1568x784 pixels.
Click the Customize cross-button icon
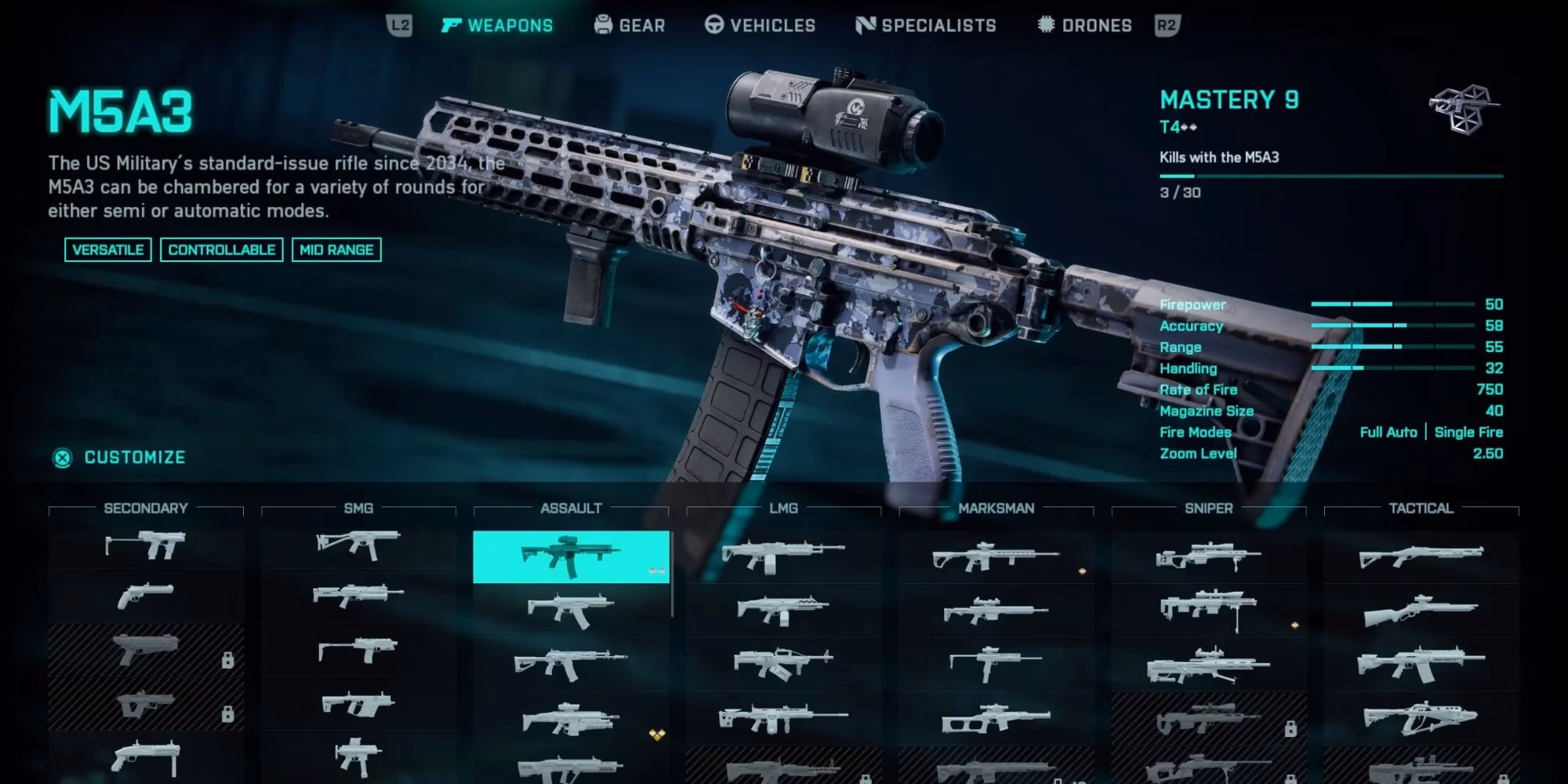(x=61, y=458)
